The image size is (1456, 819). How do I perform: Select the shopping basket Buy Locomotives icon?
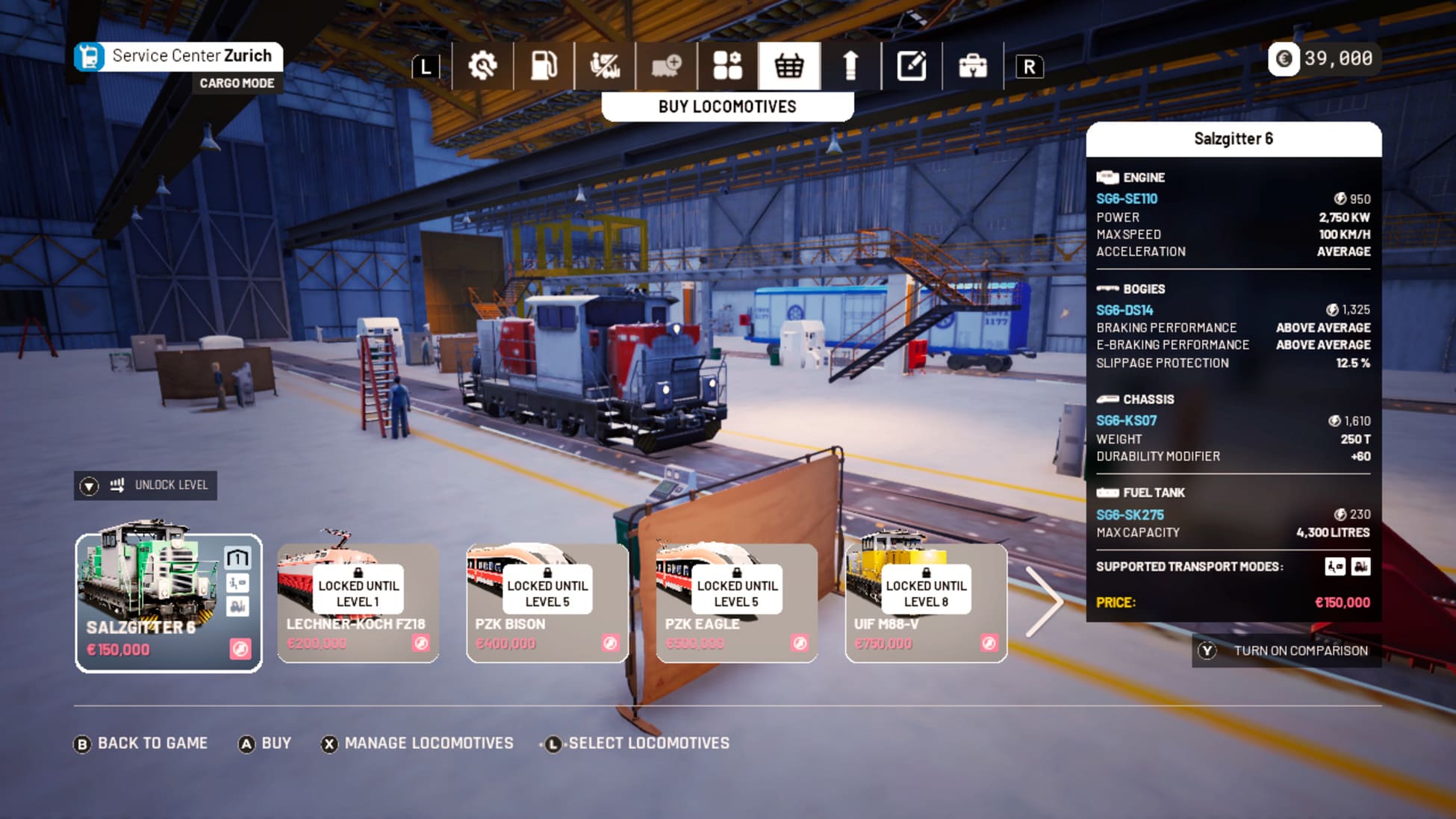788,66
